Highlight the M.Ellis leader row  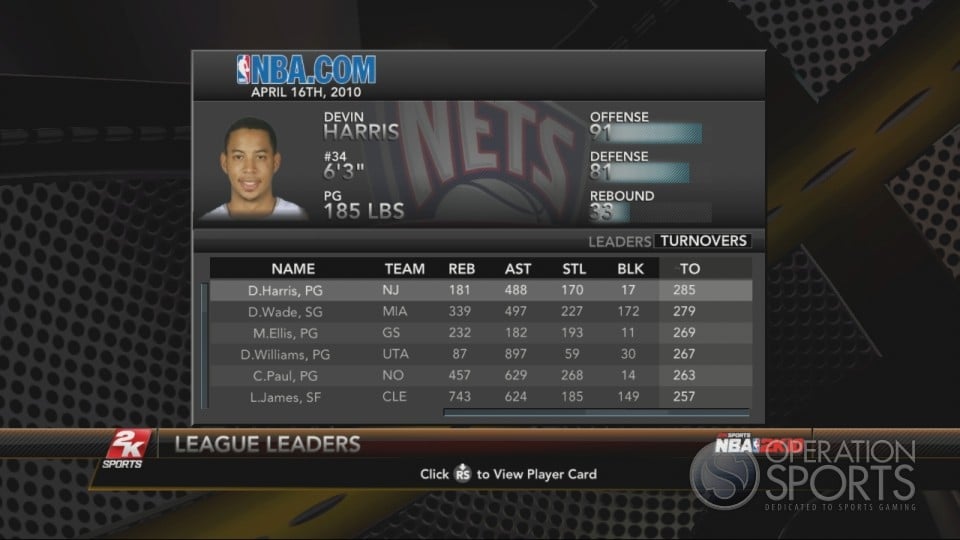480,333
